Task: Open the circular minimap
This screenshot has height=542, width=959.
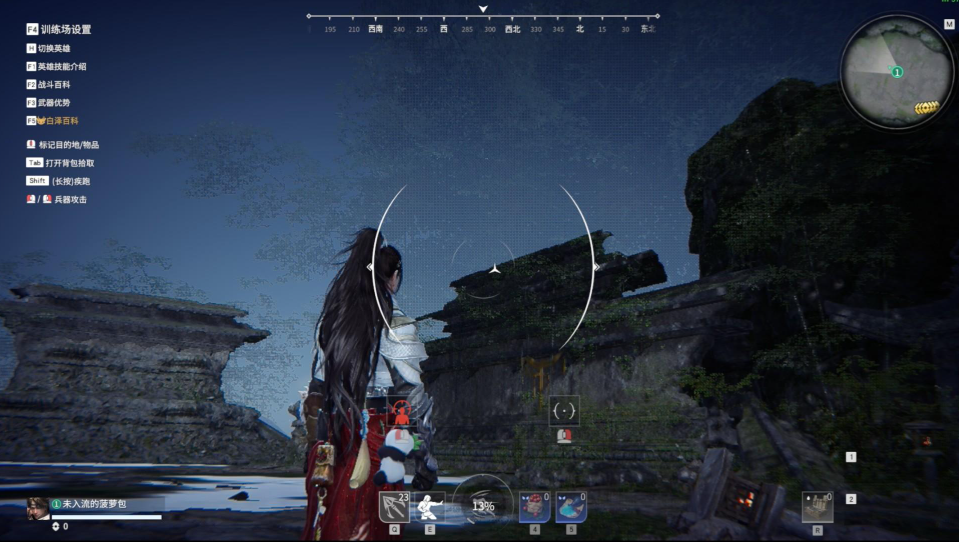Action: click(896, 74)
